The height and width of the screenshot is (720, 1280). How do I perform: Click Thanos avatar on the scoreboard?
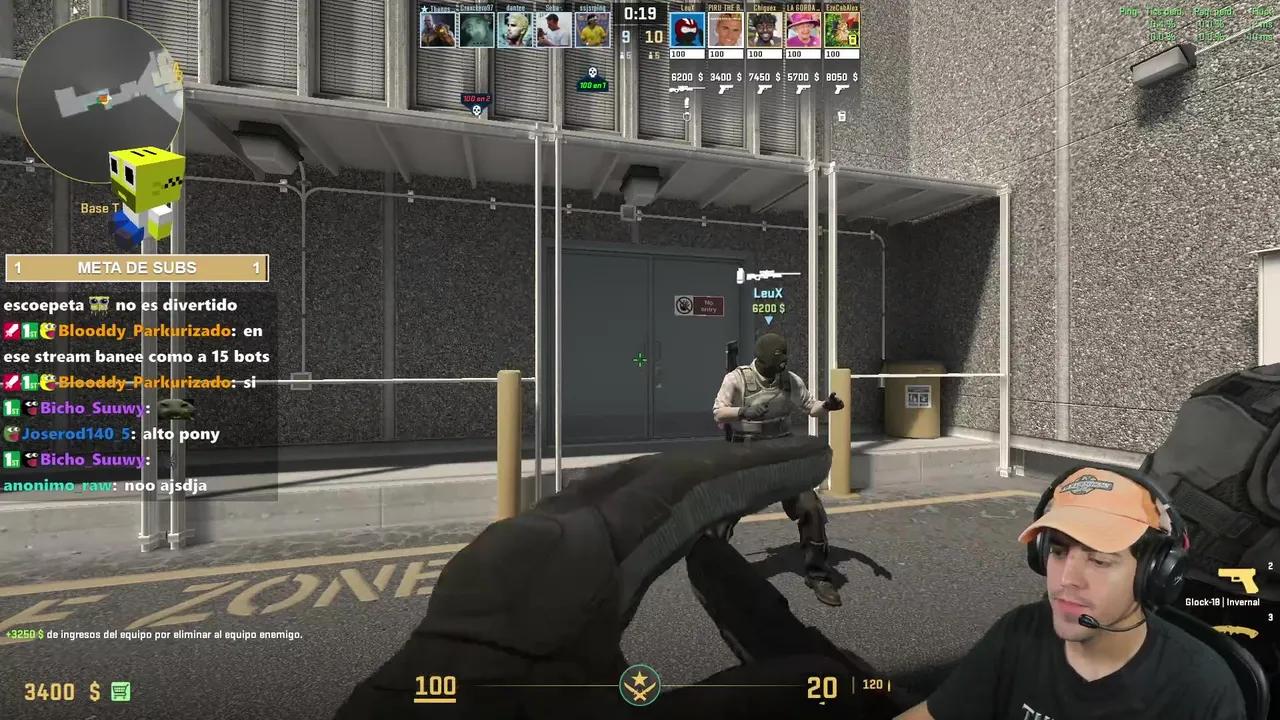point(440,28)
